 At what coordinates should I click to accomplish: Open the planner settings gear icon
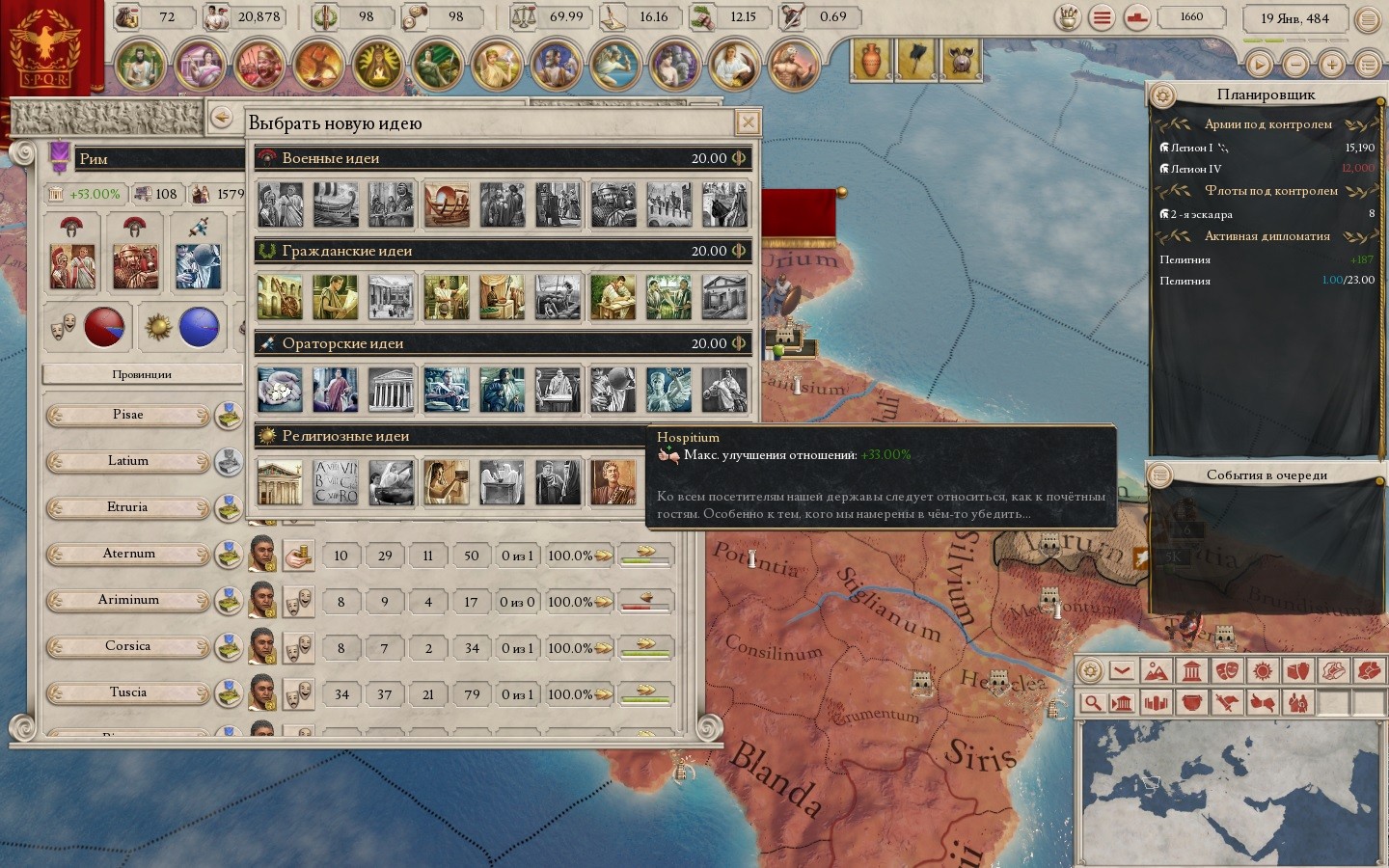pos(1163,95)
